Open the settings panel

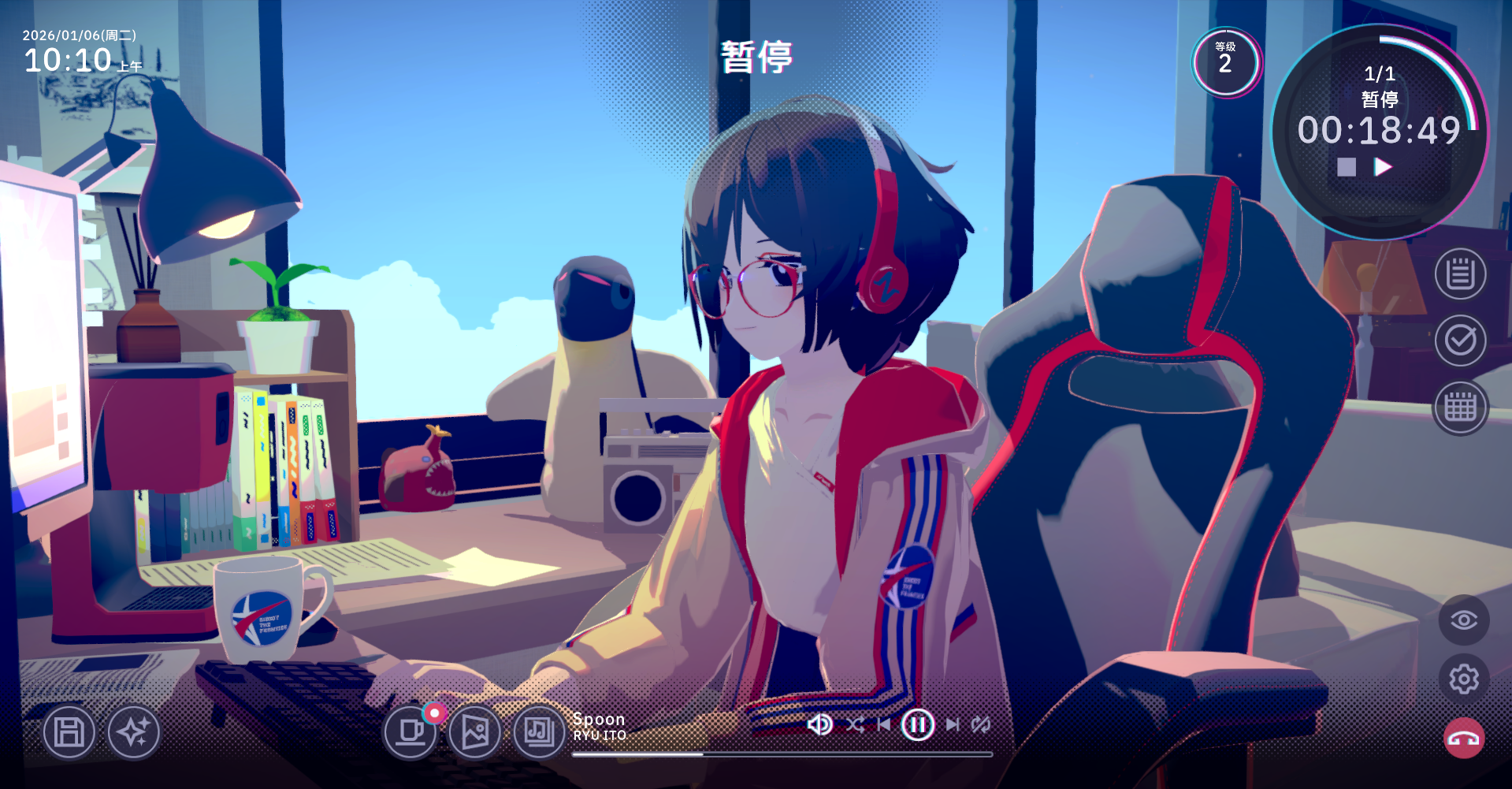click(x=1463, y=679)
